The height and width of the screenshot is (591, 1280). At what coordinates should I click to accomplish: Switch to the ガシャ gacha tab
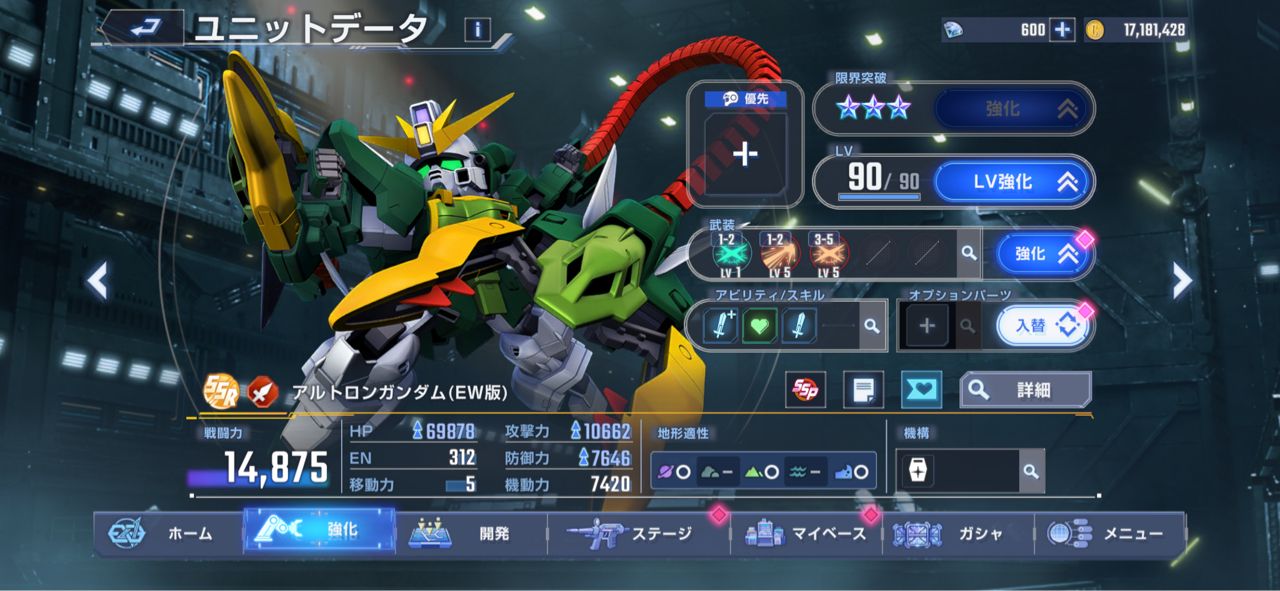tap(960, 533)
